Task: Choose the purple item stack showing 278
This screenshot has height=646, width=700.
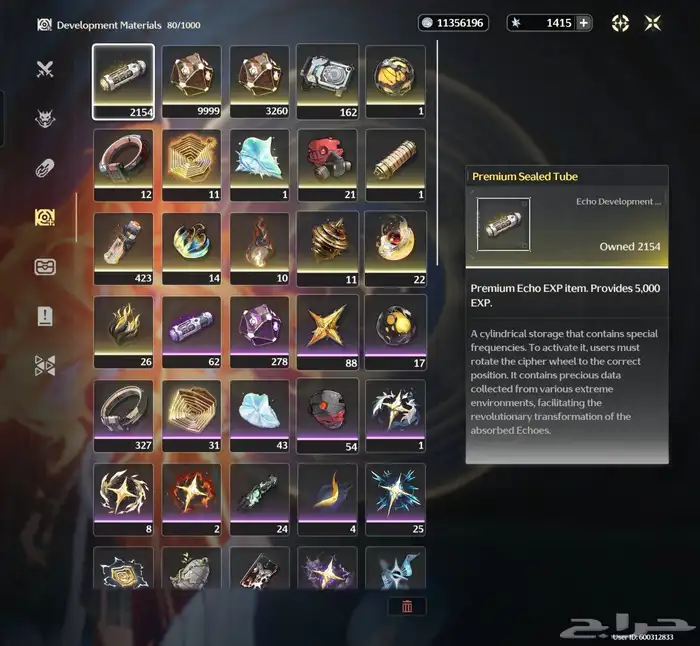Action: [x=259, y=329]
